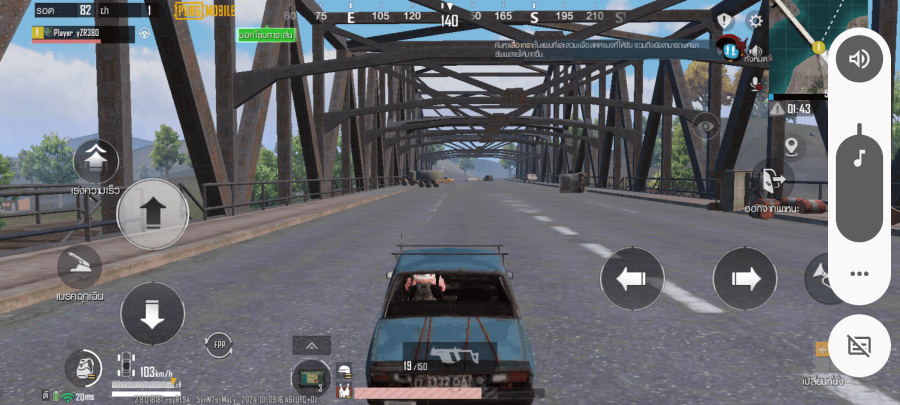Tap the system volume speaker button
Image resolution: width=900 pixels, height=405 pixels.
coord(858,59)
